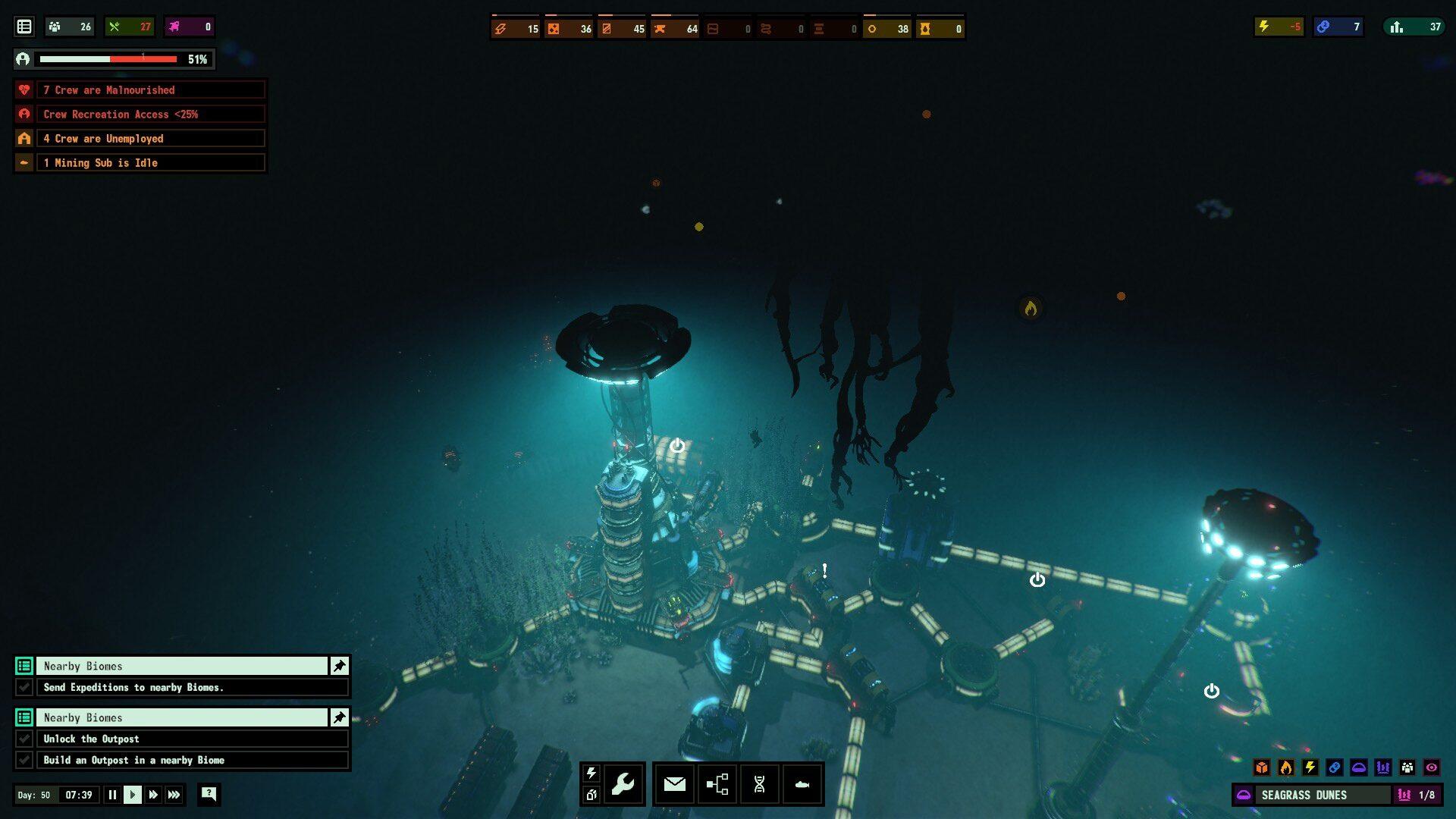Open the submarine fleet panel
This screenshot has height=819, width=1456.
click(x=802, y=783)
